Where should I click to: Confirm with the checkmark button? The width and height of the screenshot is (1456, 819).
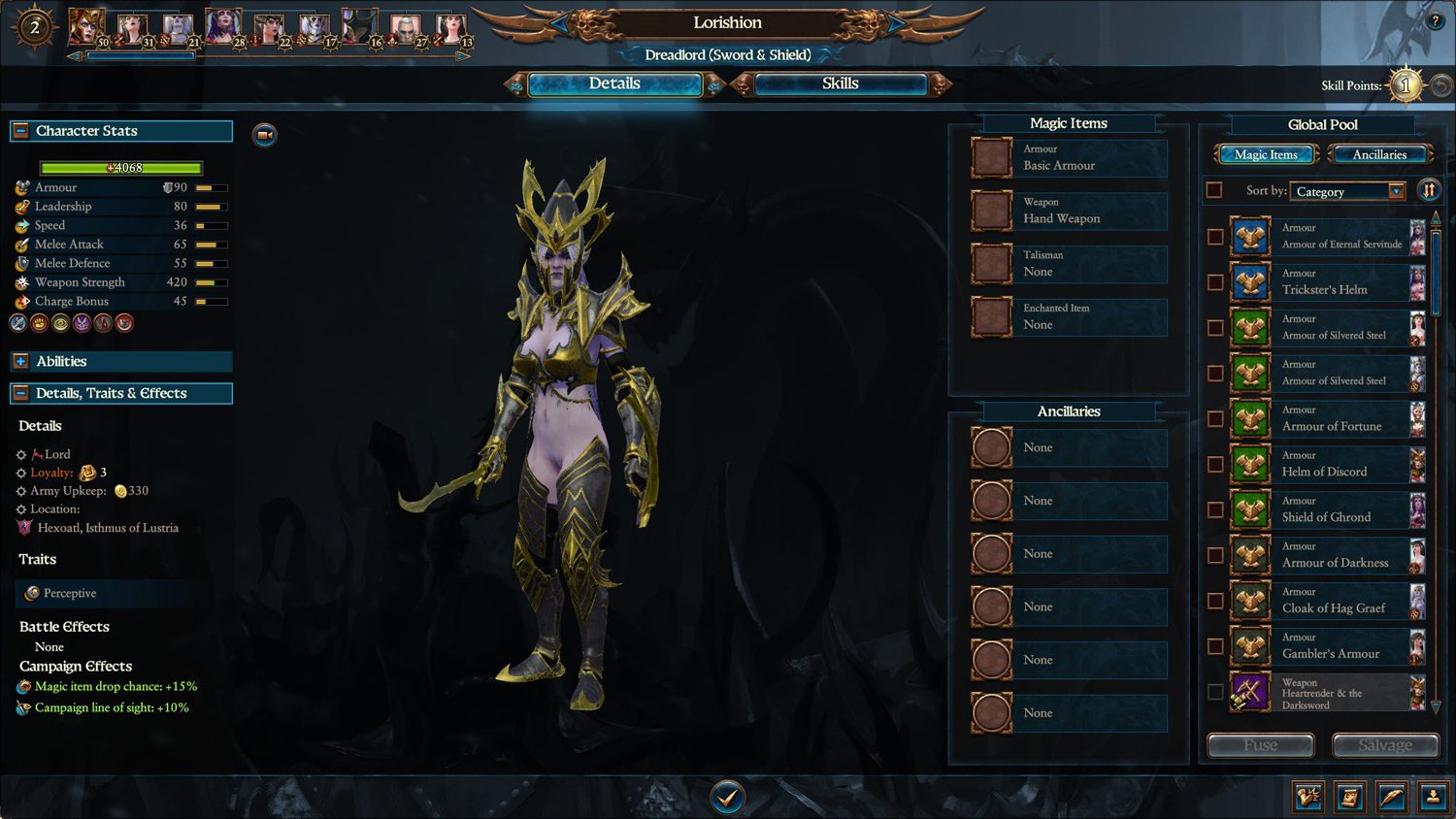[x=727, y=797]
